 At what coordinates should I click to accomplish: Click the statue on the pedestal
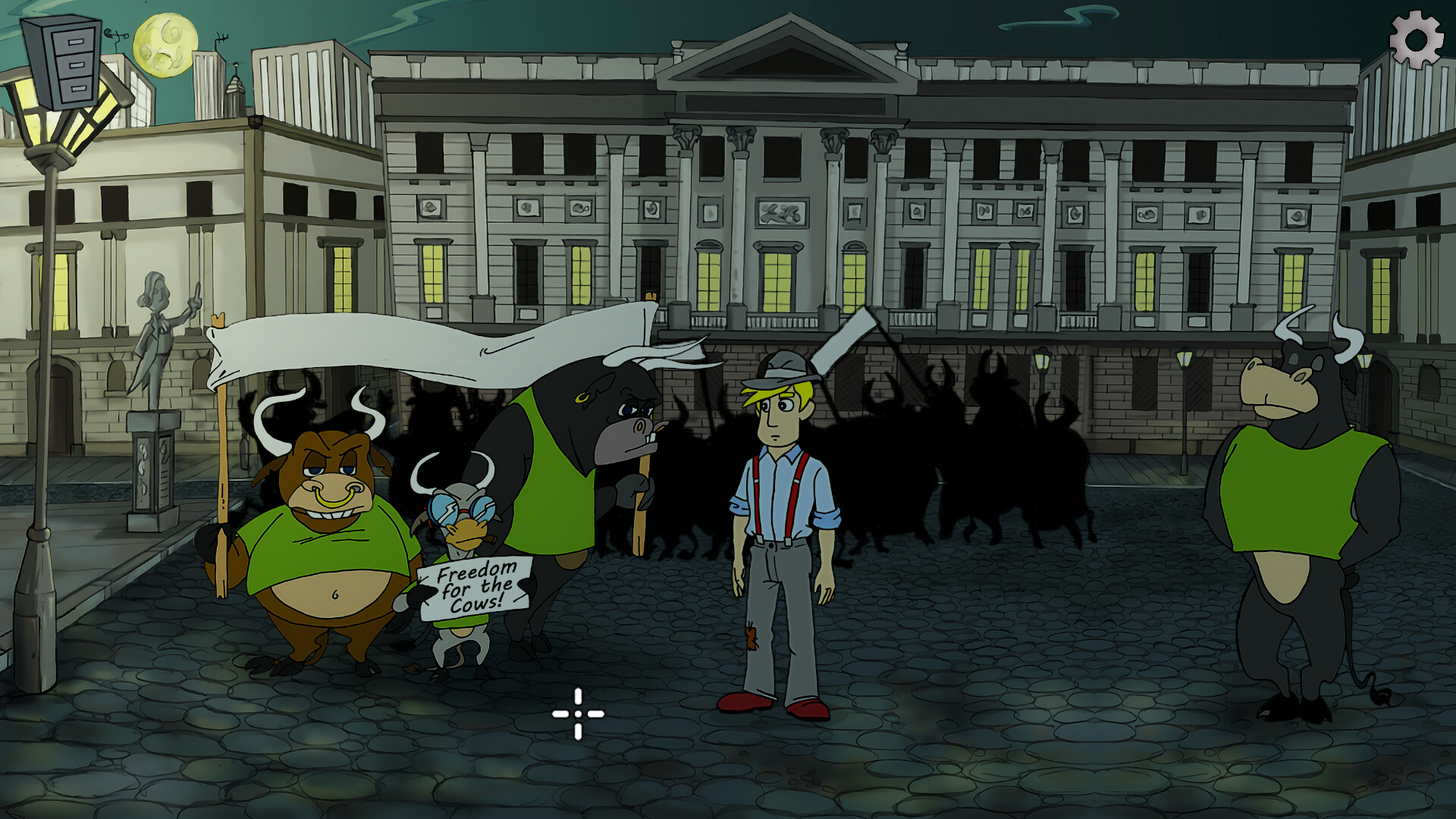click(155, 334)
